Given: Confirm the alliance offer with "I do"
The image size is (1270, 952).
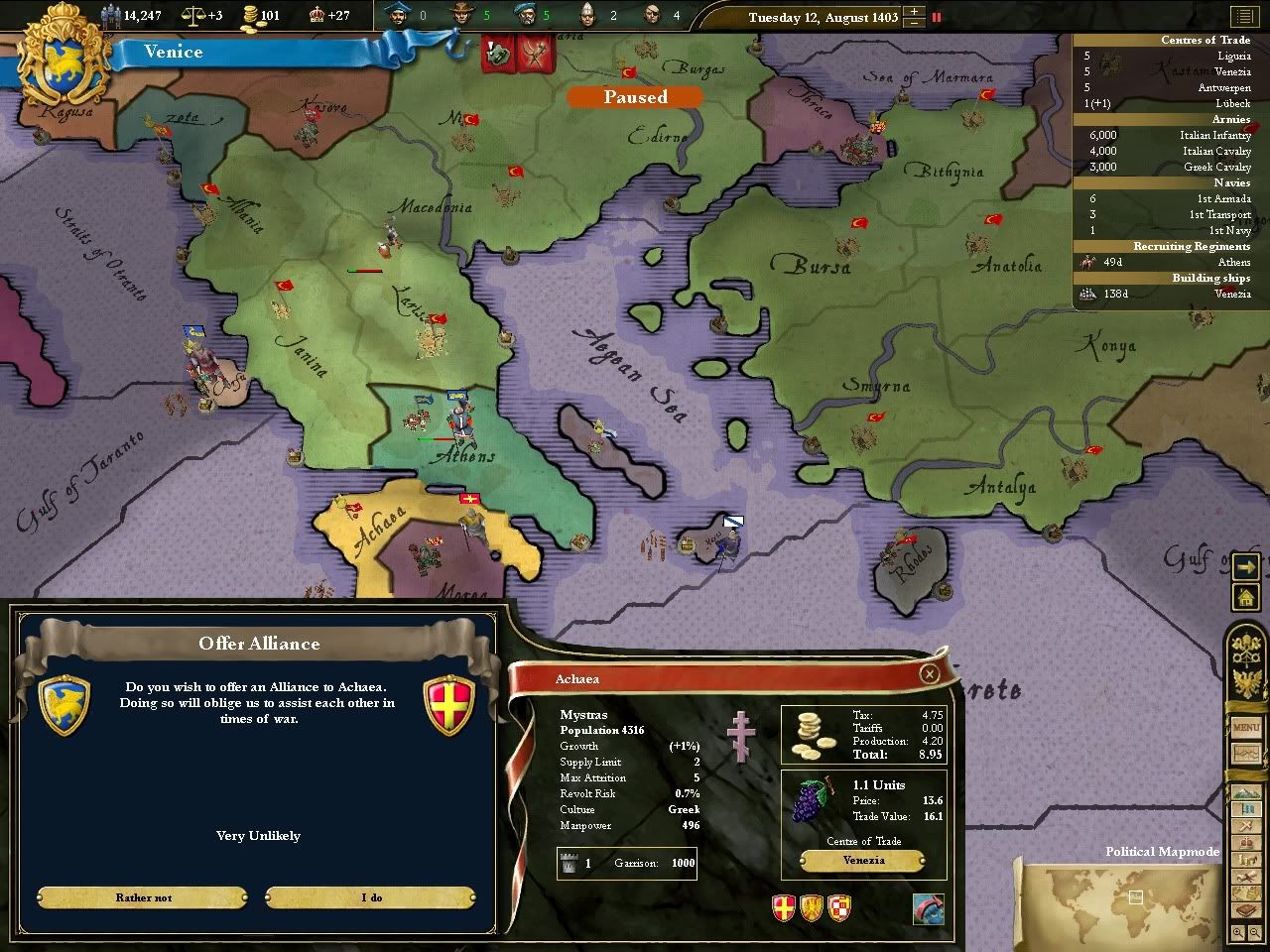Looking at the screenshot, I should click(371, 897).
